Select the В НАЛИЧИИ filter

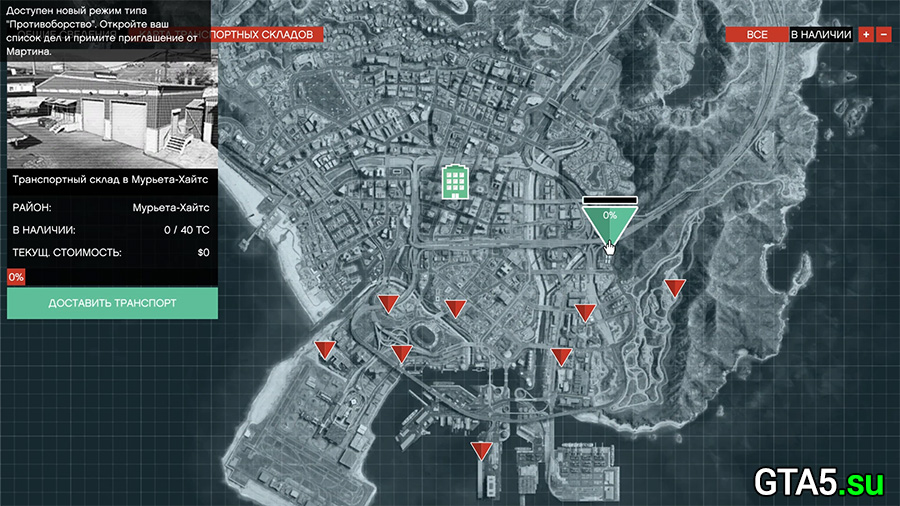820,34
